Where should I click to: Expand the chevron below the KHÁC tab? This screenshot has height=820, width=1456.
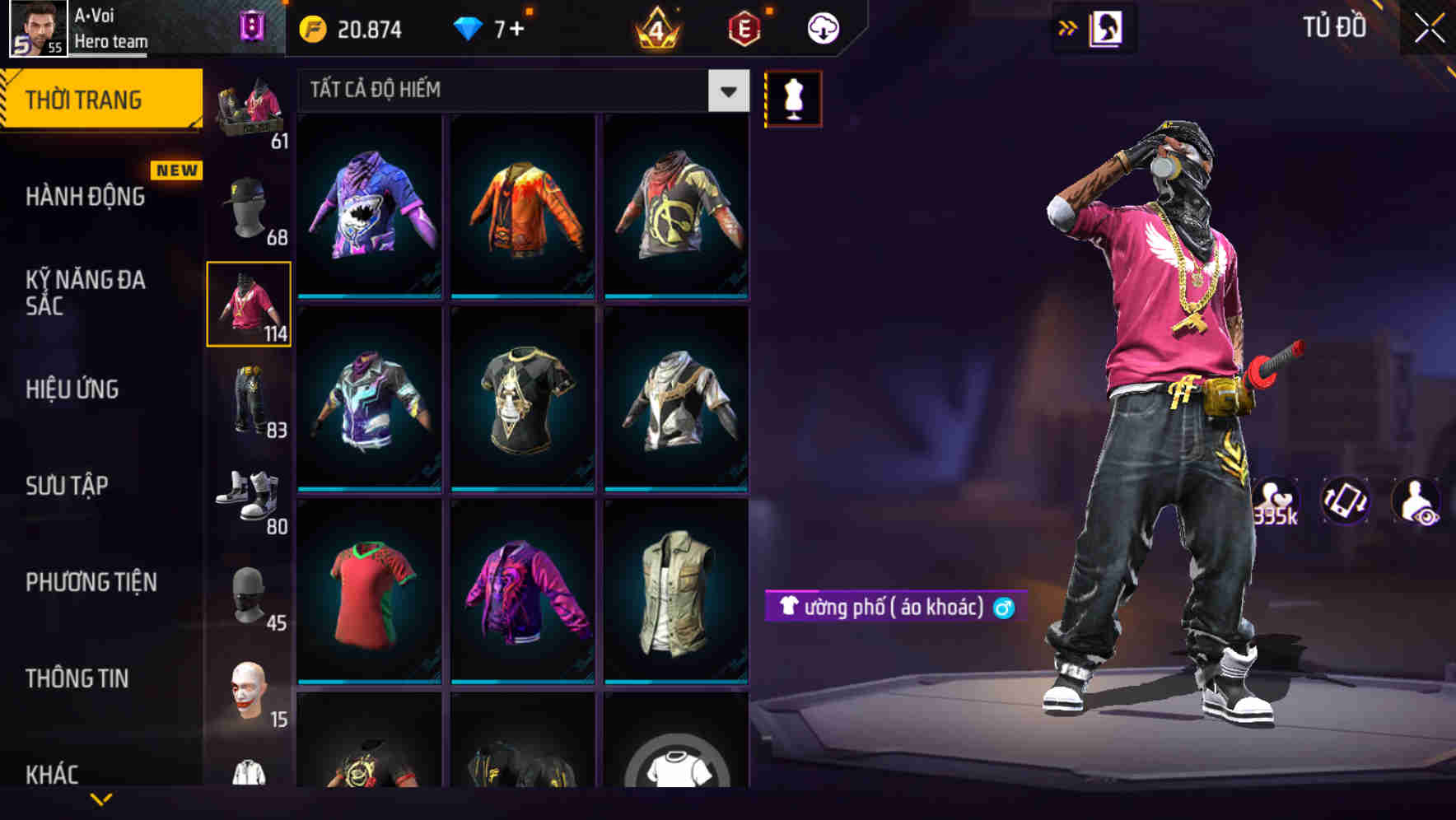click(x=102, y=797)
